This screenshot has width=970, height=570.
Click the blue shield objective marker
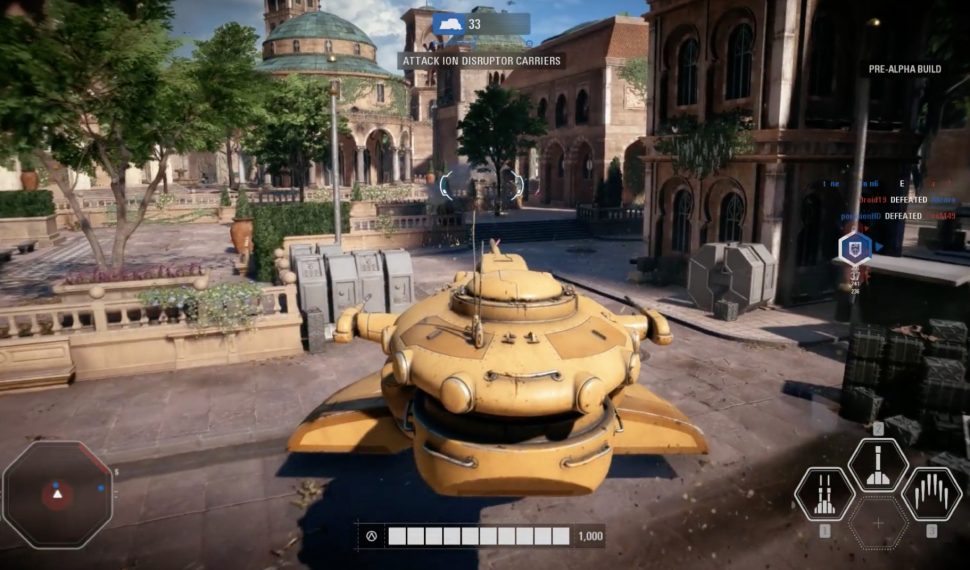tap(855, 246)
